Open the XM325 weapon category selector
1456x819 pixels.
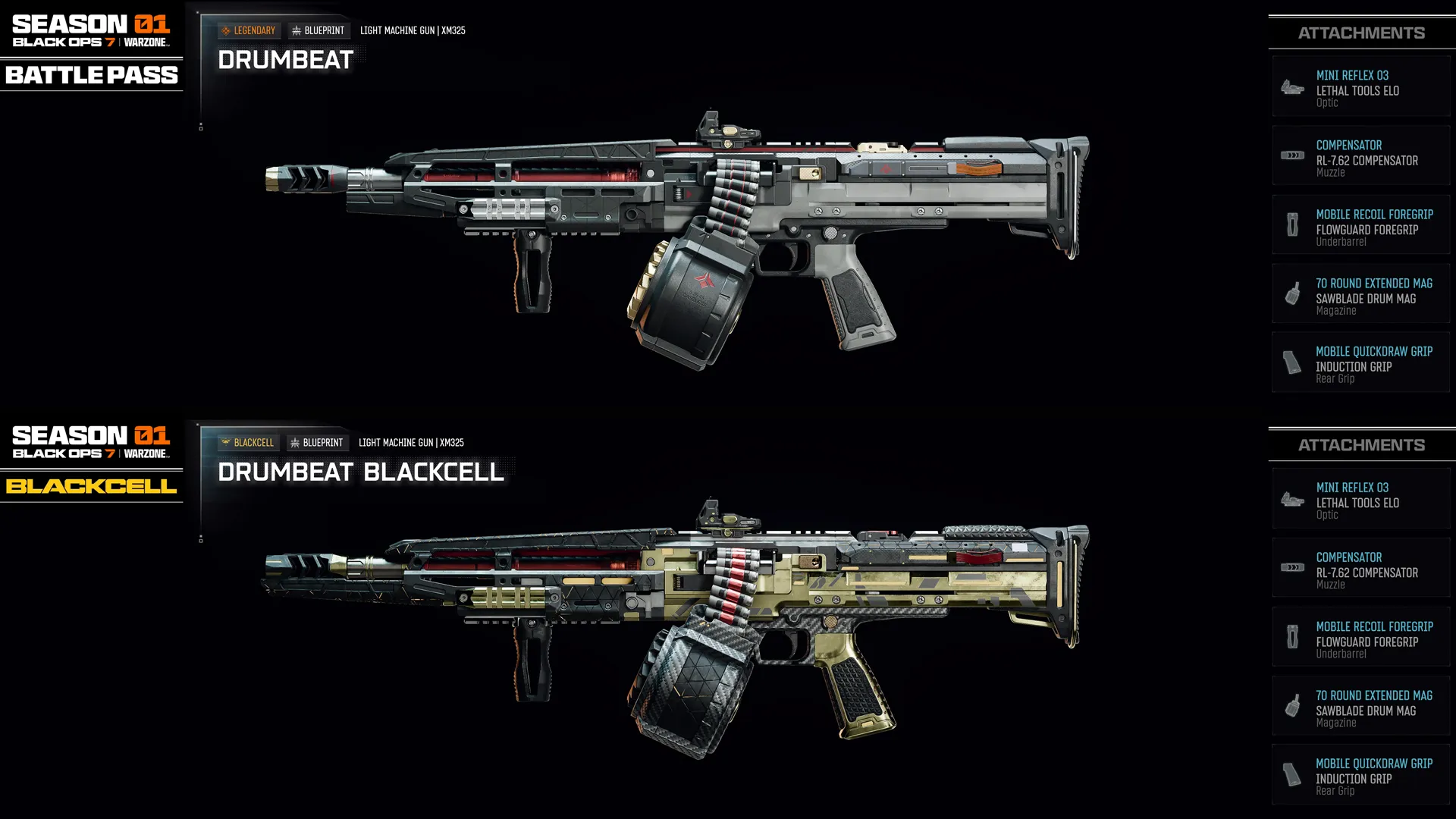click(413, 30)
